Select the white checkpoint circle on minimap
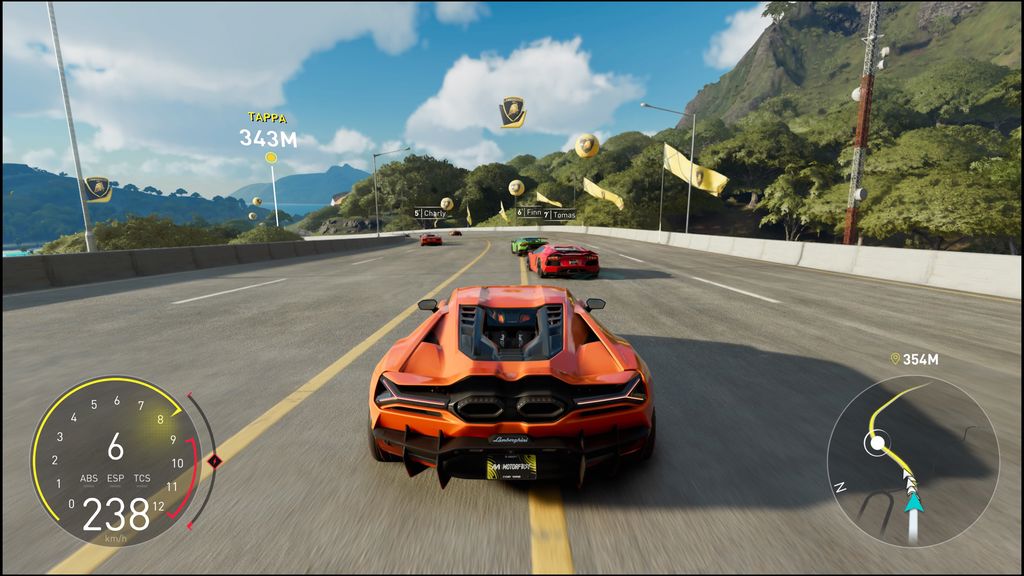This screenshot has height=576, width=1024. tap(877, 442)
